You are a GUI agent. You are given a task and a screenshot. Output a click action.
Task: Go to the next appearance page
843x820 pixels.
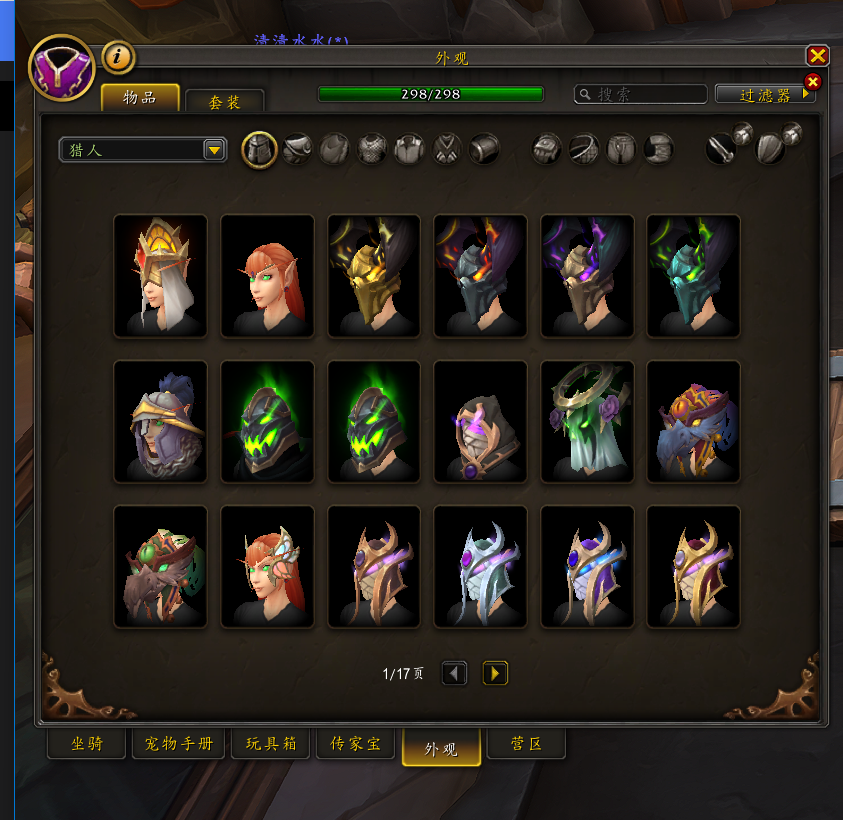click(x=495, y=673)
